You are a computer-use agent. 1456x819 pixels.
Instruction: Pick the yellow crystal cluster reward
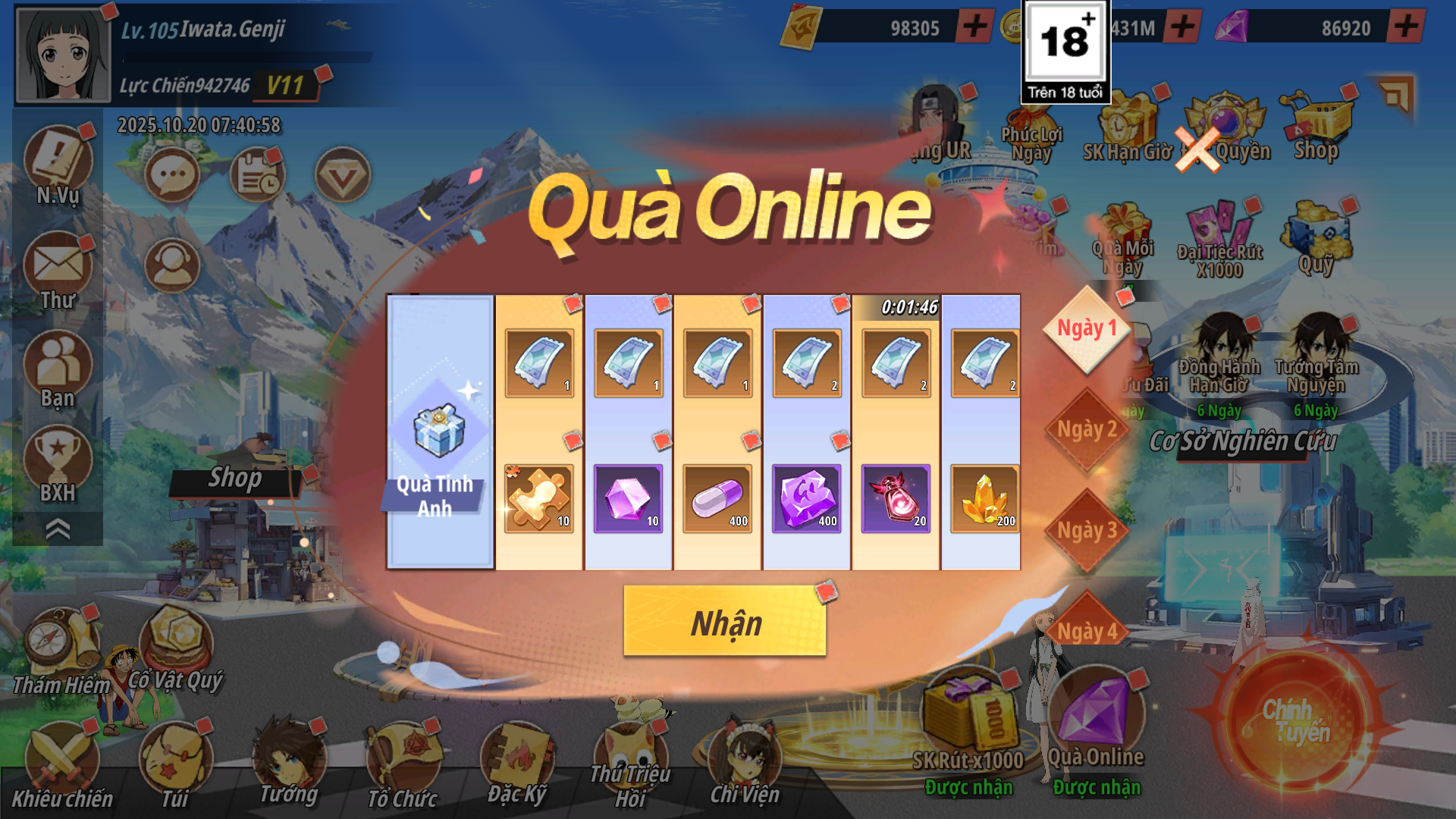tap(984, 498)
